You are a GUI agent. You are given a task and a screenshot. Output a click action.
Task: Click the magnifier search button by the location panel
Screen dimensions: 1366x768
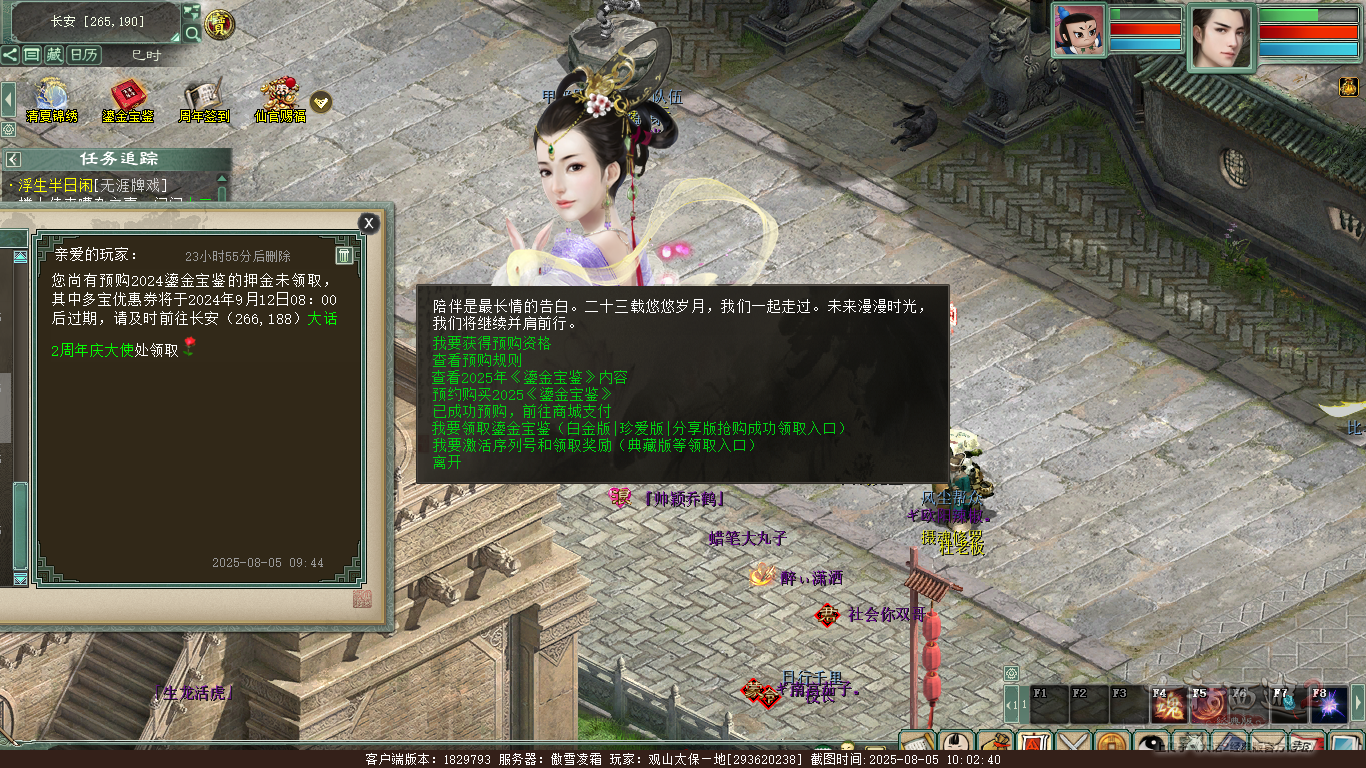(192, 34)
